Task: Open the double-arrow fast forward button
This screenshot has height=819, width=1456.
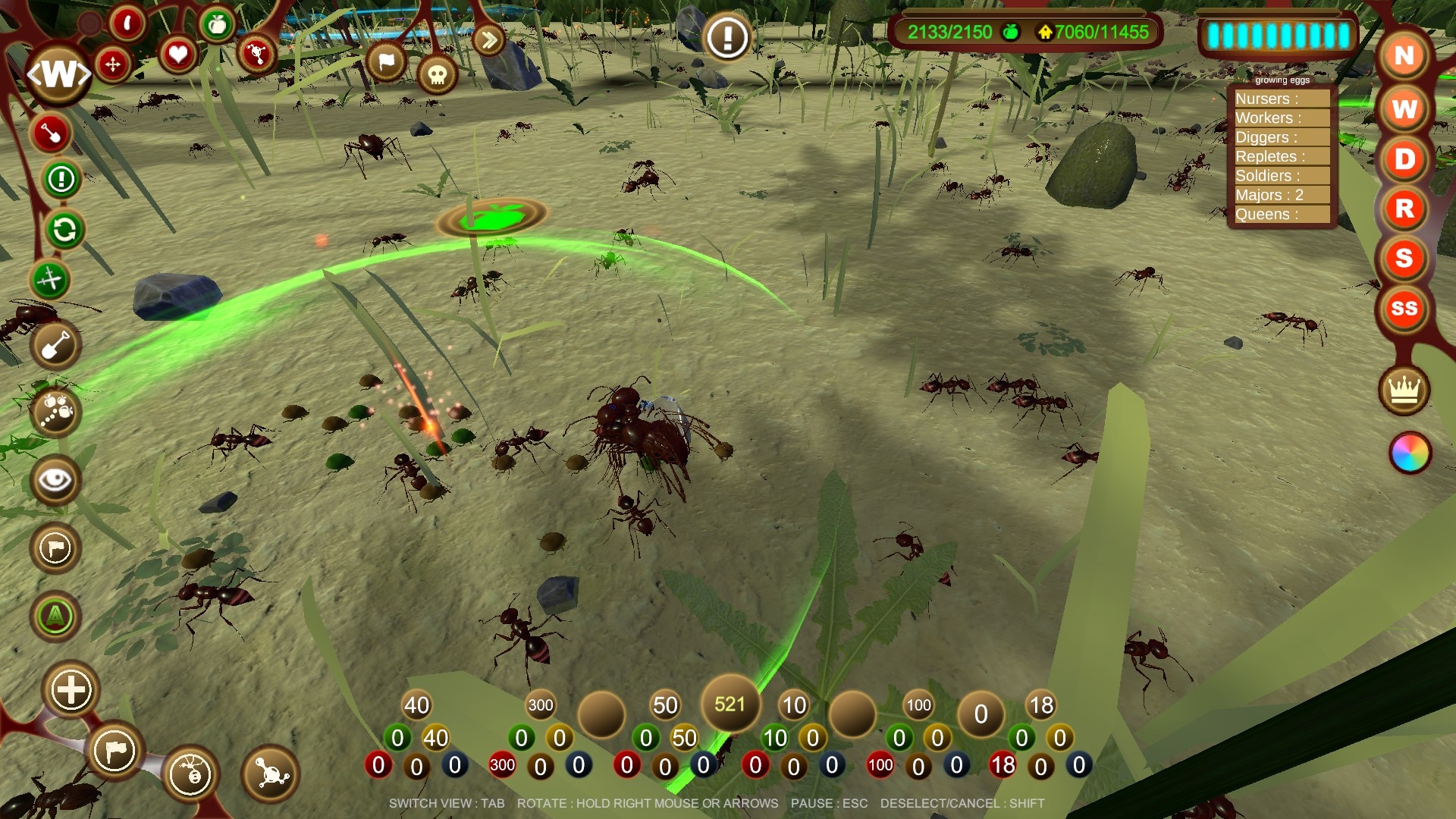Action: 489,39
